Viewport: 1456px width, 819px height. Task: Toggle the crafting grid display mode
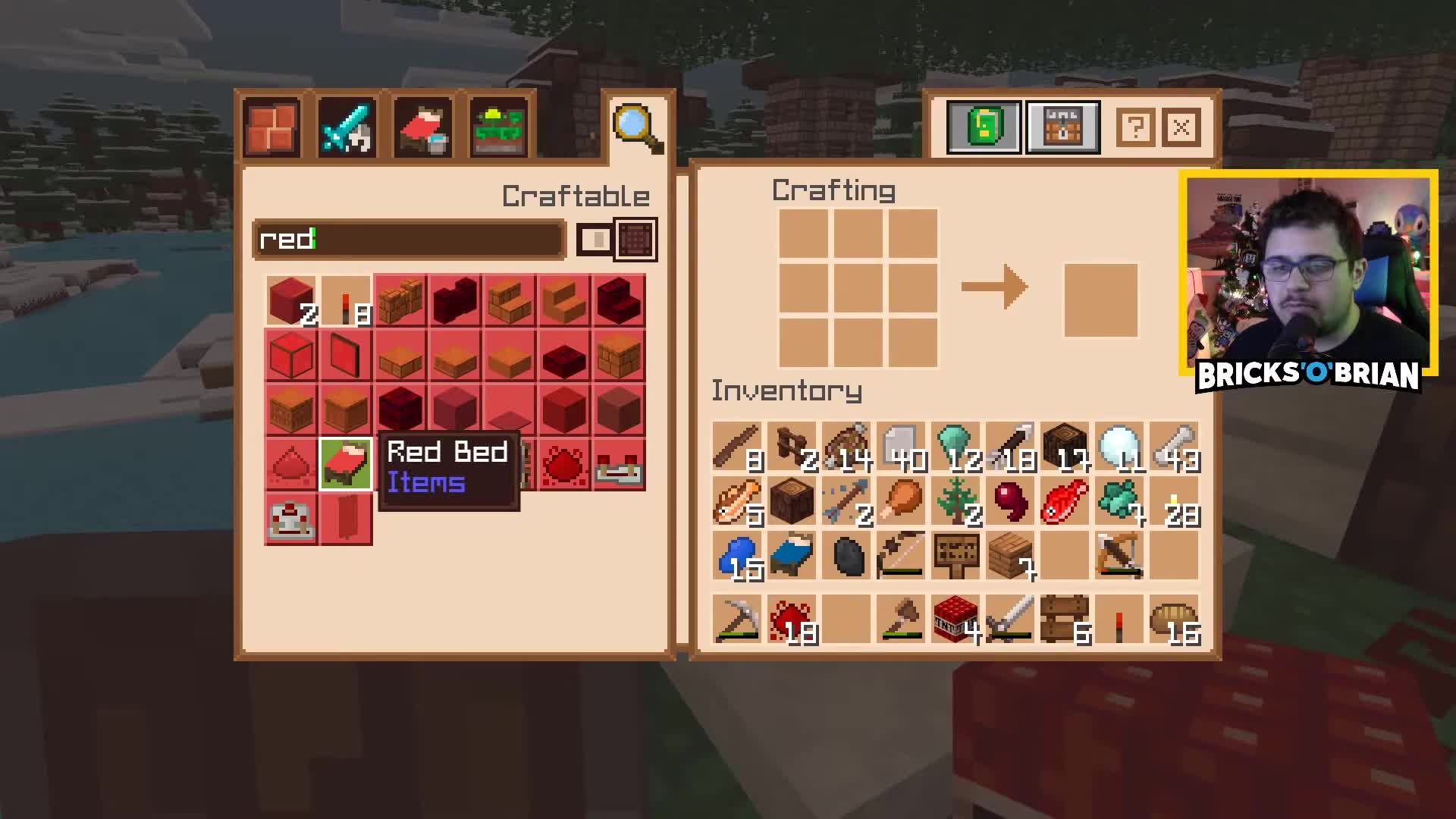coord(635,239)
